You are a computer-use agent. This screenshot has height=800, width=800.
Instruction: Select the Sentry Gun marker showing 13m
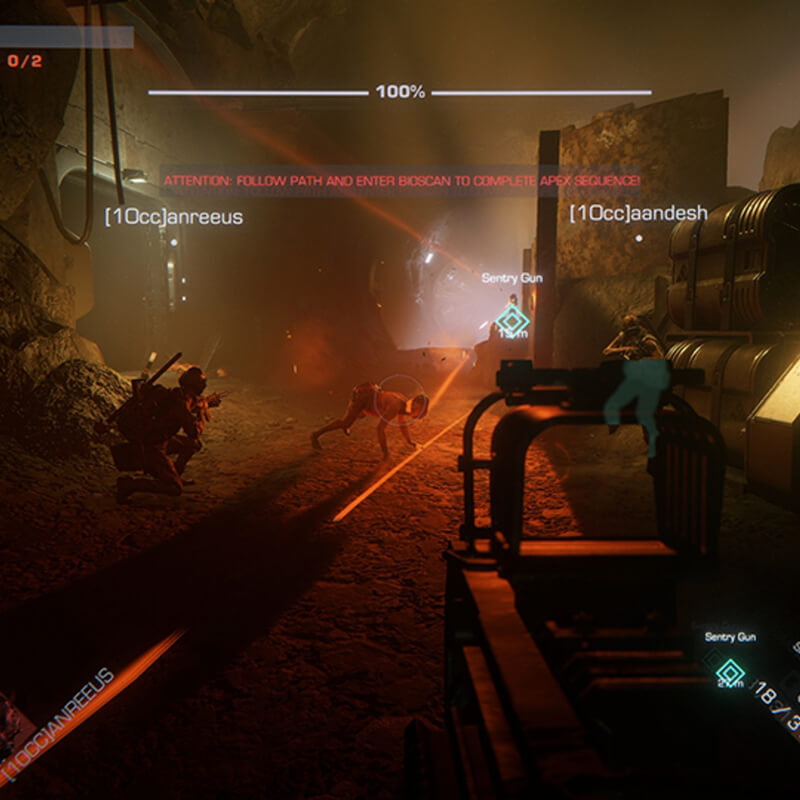coord(513,321)
